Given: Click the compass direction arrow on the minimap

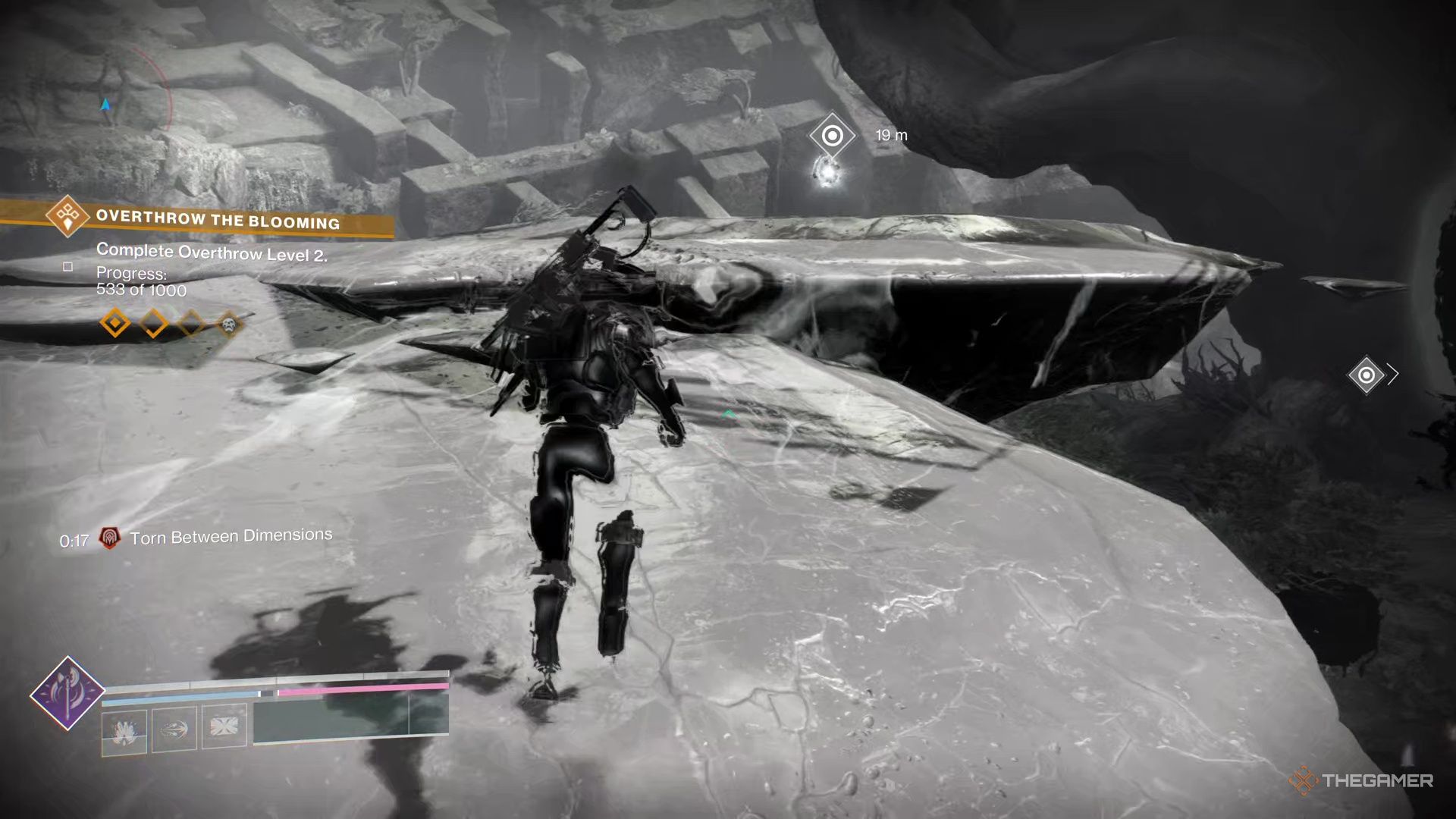Looking at the screenshot, I should pos(105,103).
